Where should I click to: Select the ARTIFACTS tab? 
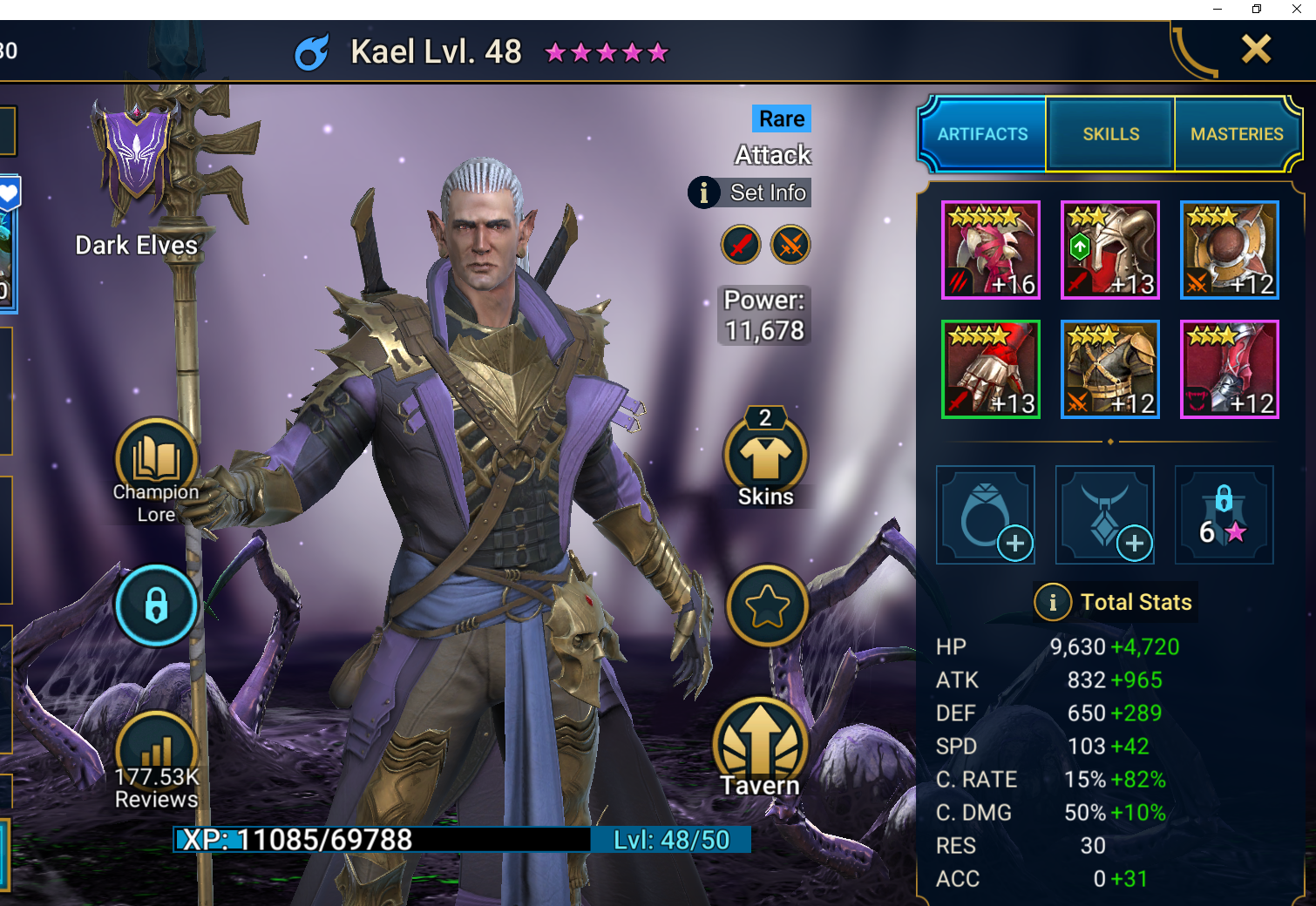point(982,134)
